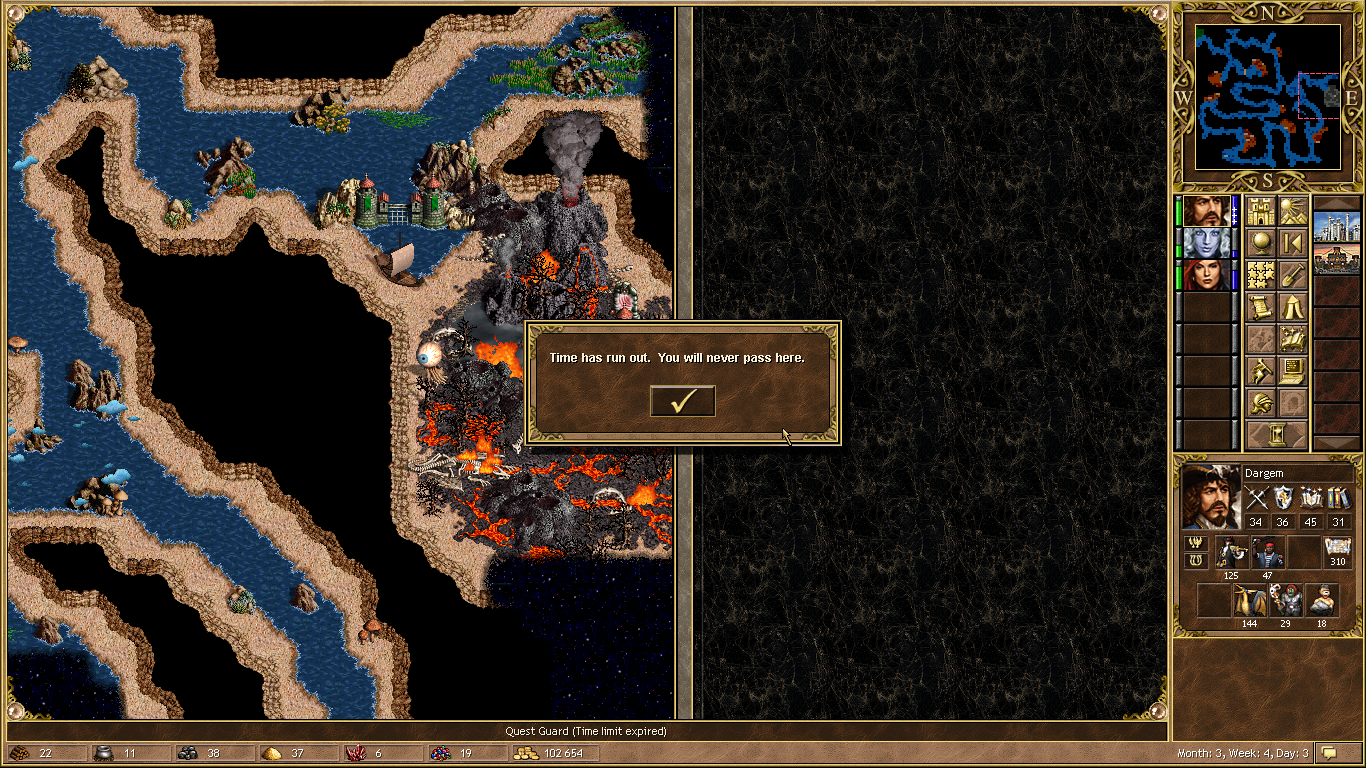Open system options computer button
Image resolution: width=1366 pixels, height=768 pixels.
pos(1292,371)
